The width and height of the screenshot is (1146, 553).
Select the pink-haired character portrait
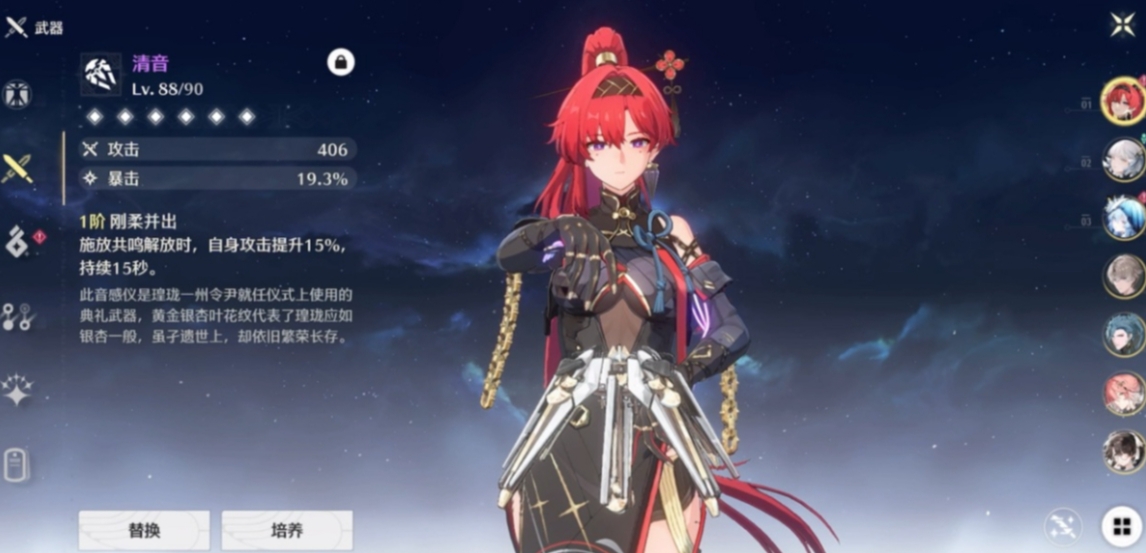pos(1123,393)
